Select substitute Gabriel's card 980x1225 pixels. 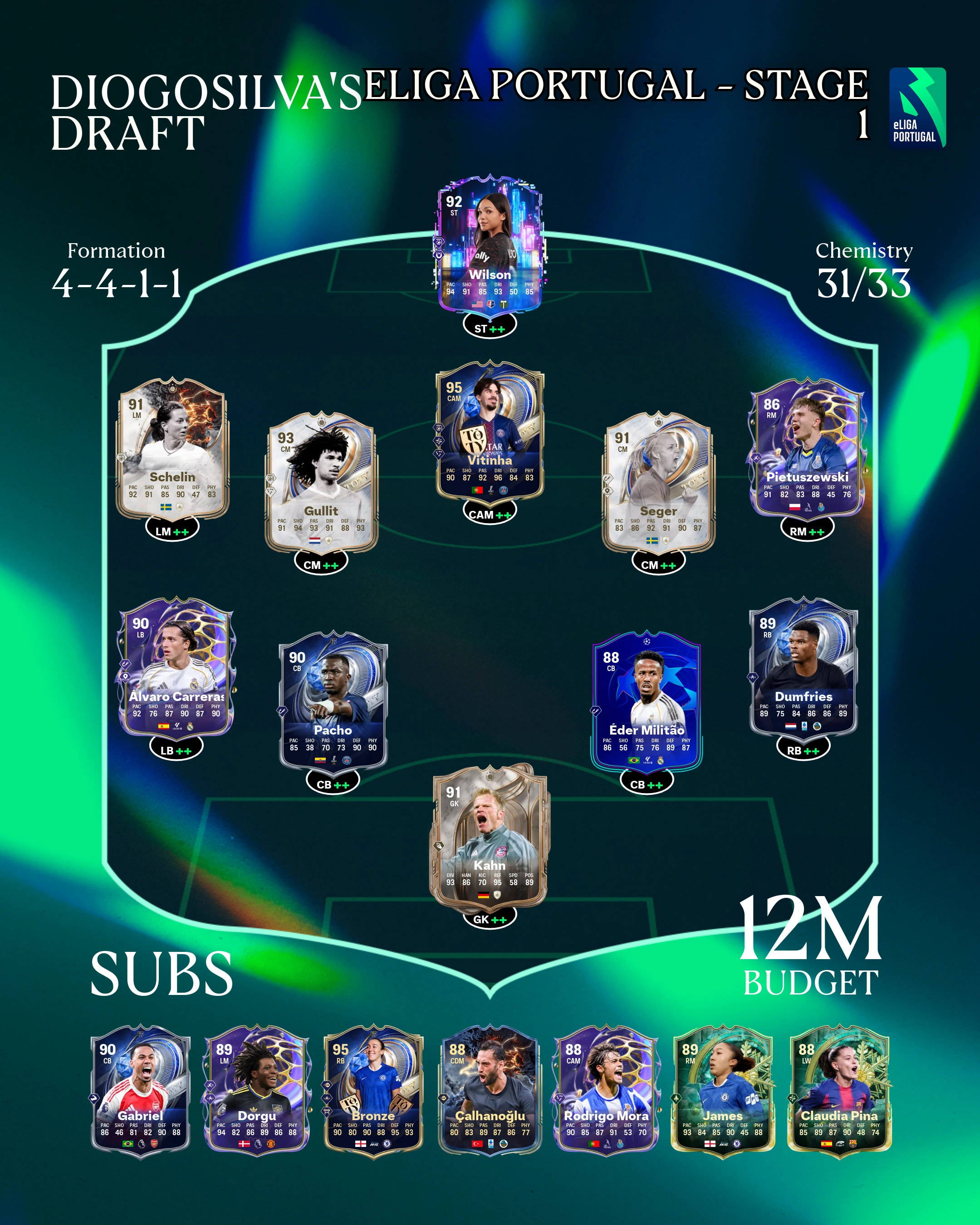(x=140, y=1090)
